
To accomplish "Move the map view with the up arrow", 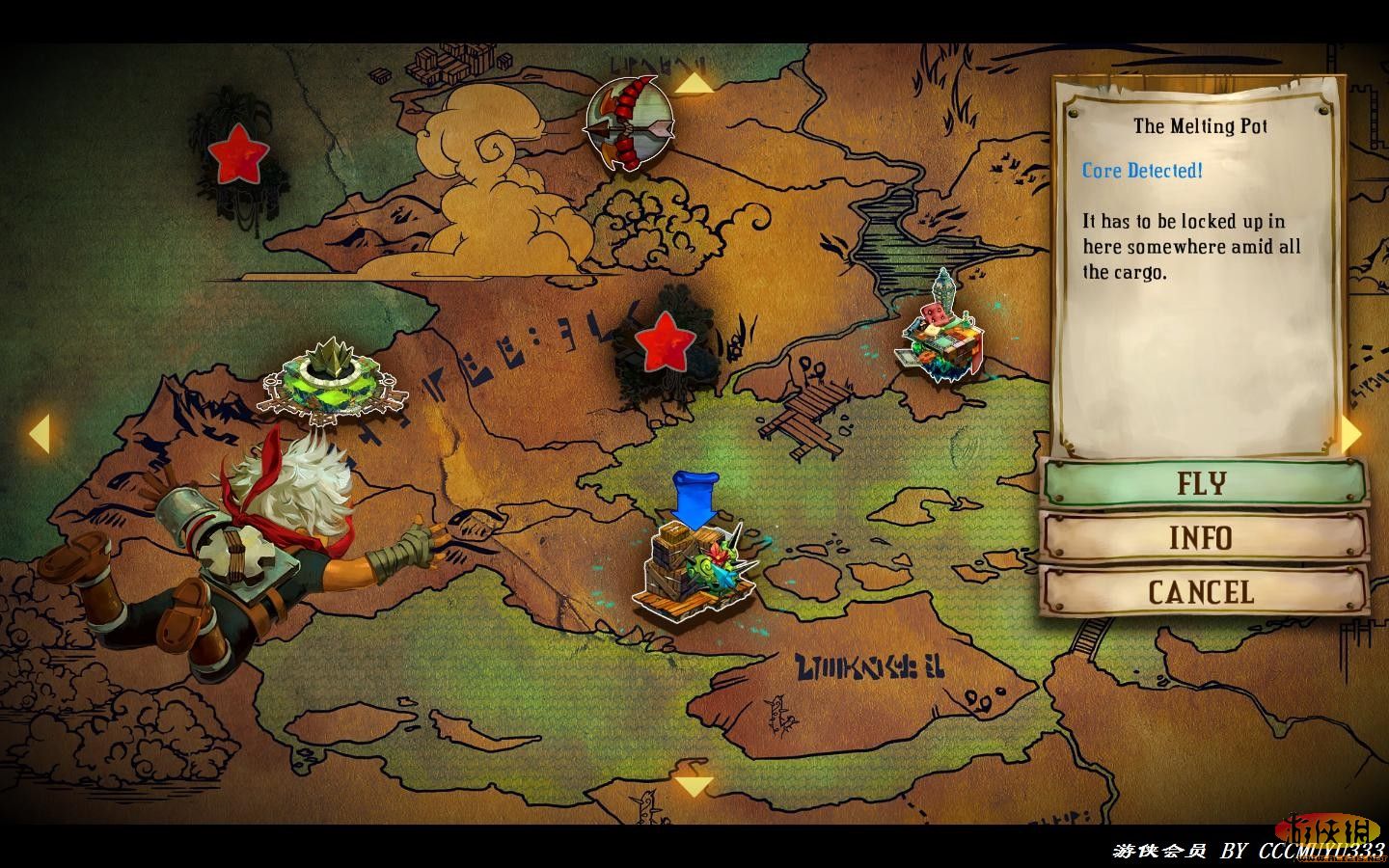I will pyautogui.click(x=694, y=85).
